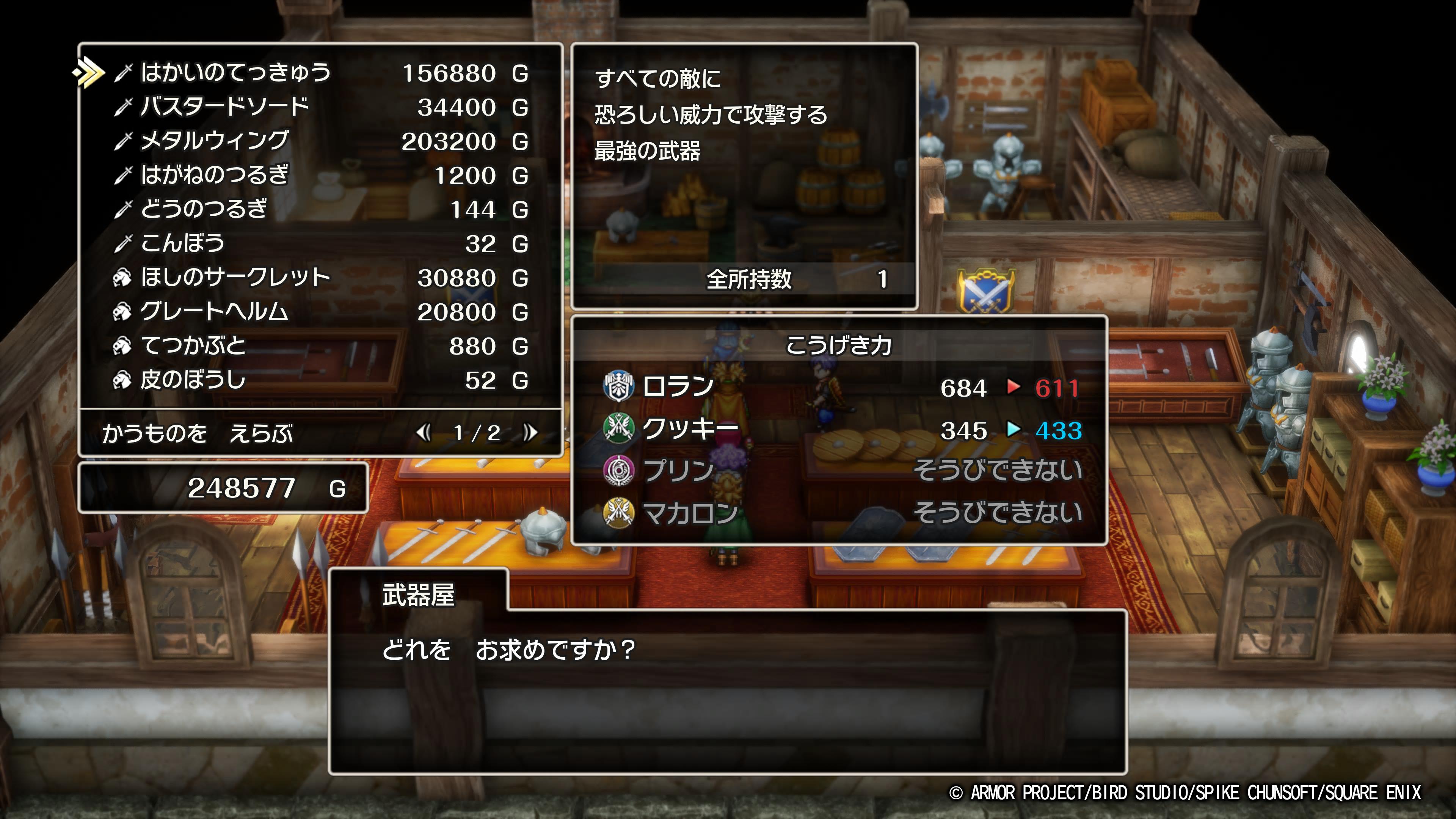Select ロラン in the attack comparison
This screenshot has height=819, width=1456.
(x=678, y=388)
